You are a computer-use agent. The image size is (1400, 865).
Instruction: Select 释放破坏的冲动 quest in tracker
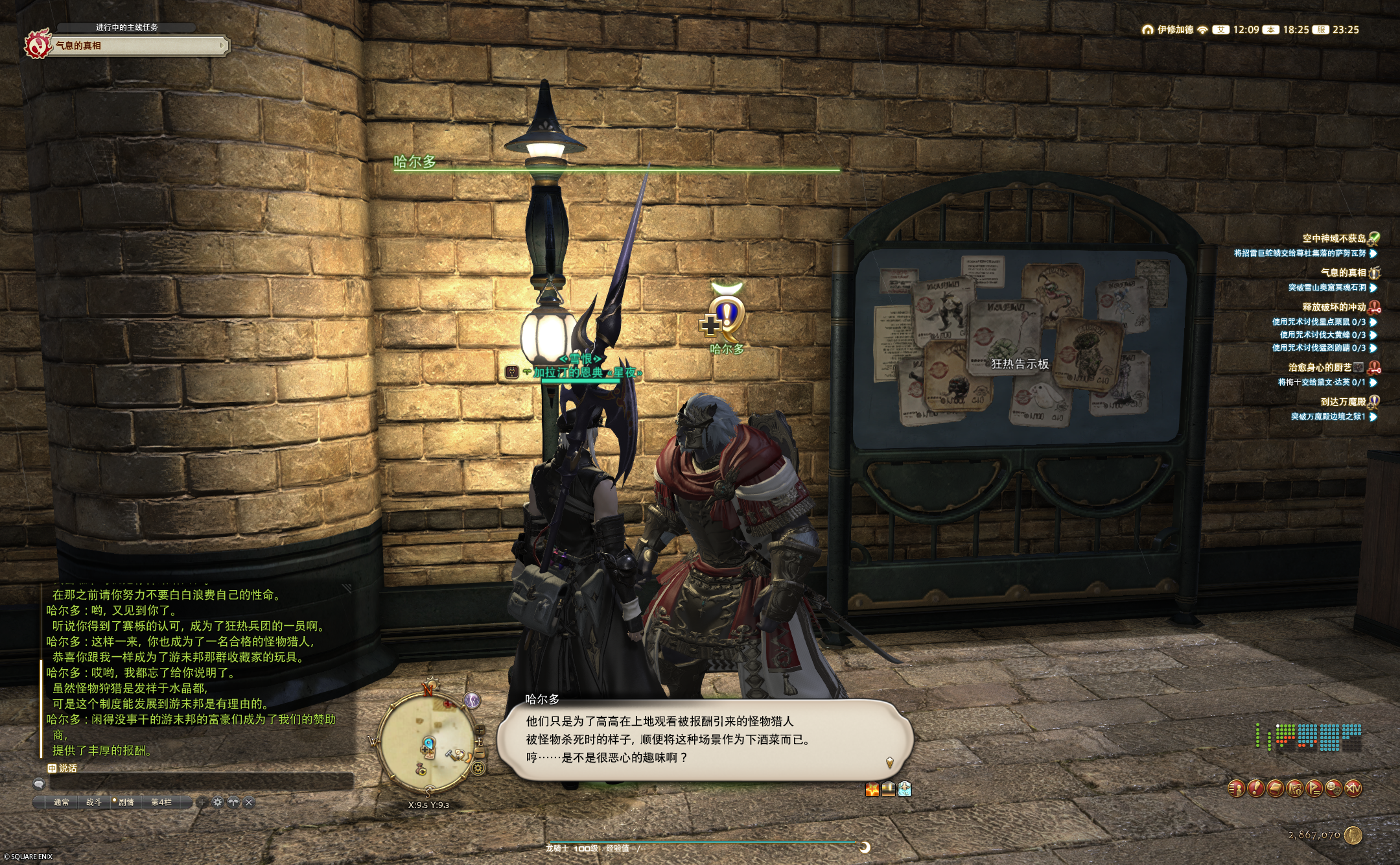click(x=1334, y=307)
